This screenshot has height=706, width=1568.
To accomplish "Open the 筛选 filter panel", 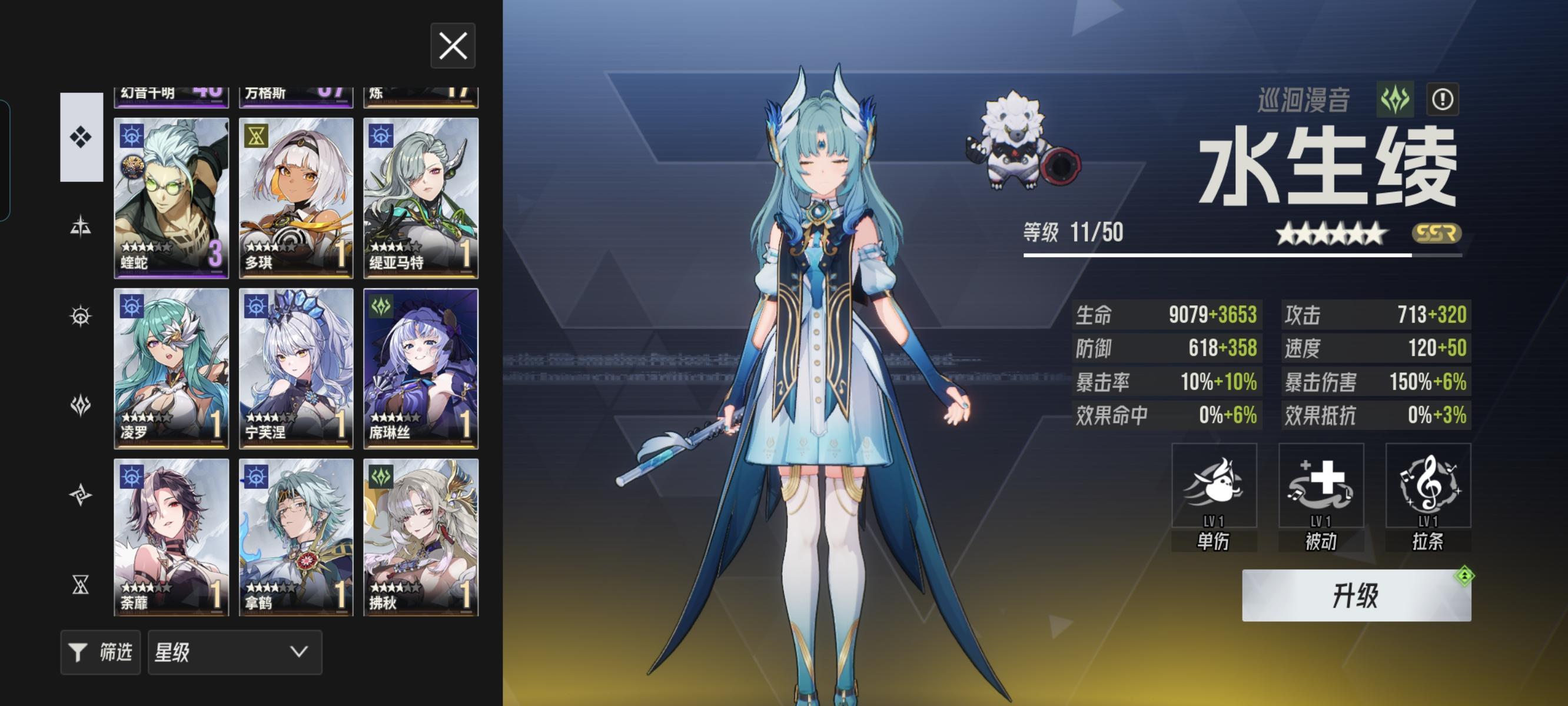I will (101, 652).
